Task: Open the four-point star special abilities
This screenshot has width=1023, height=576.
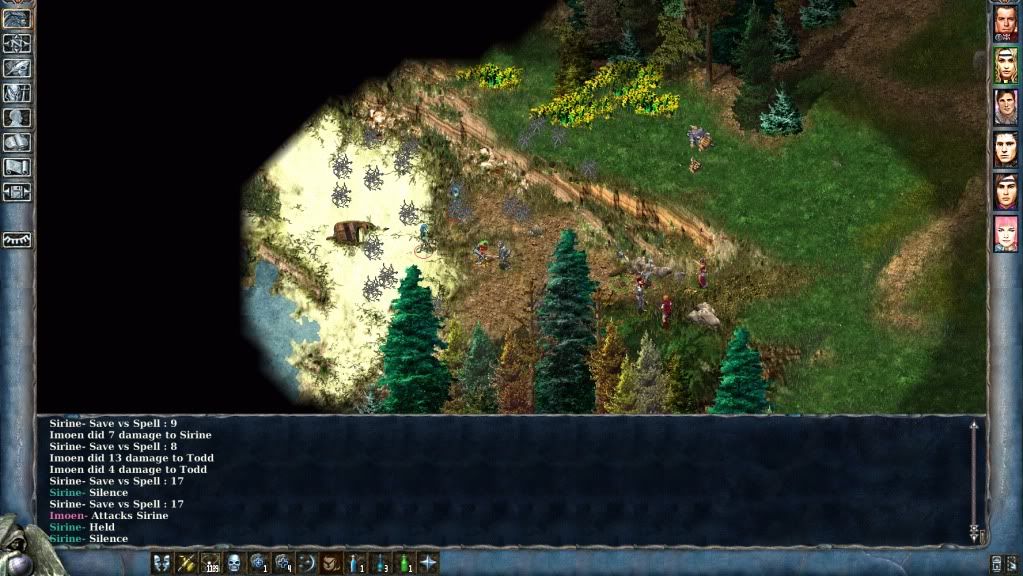Action: [x=427, y=562]
